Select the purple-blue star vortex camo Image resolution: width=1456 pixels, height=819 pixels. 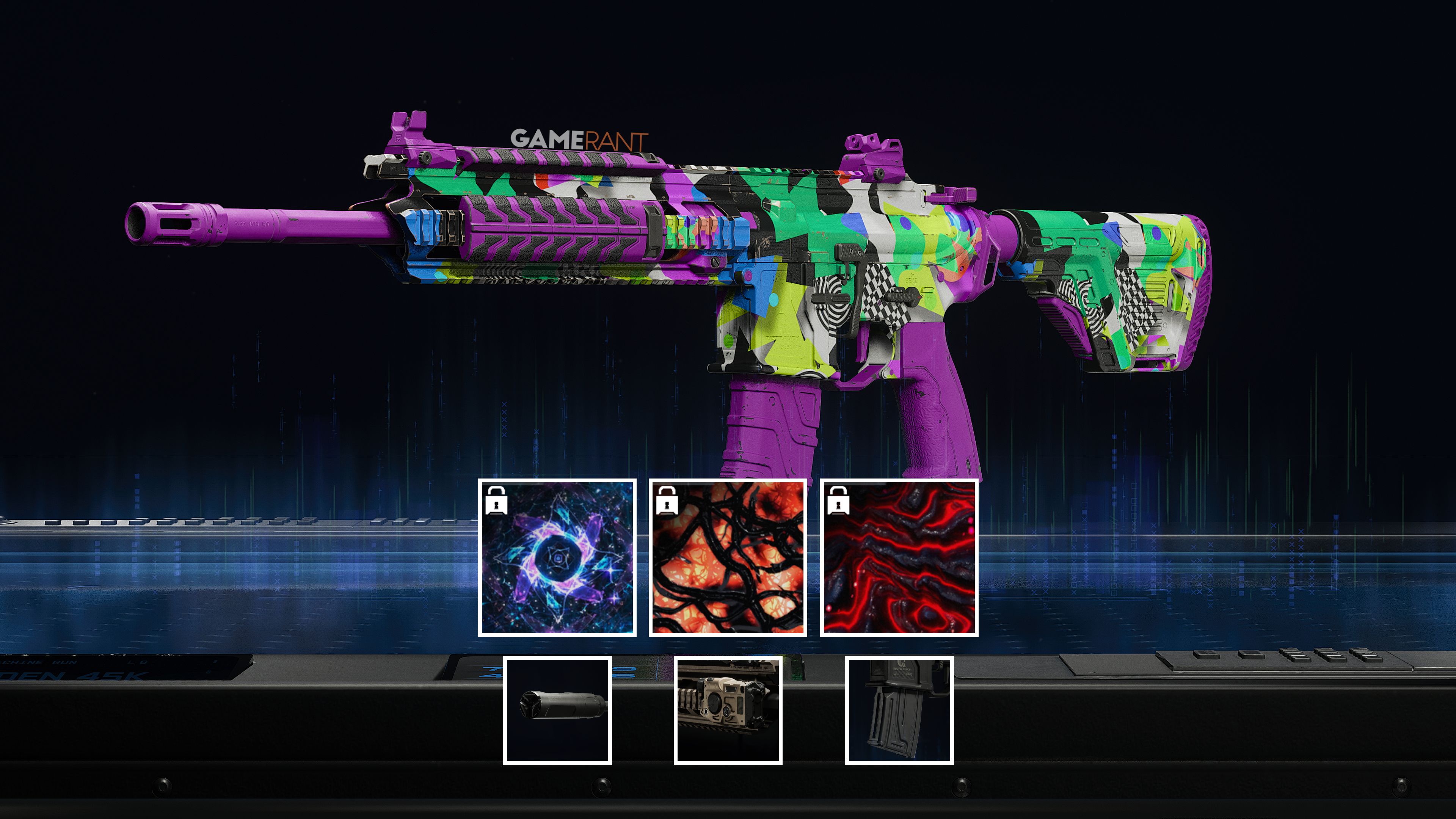pyautogui.click(x=557, y=557)
